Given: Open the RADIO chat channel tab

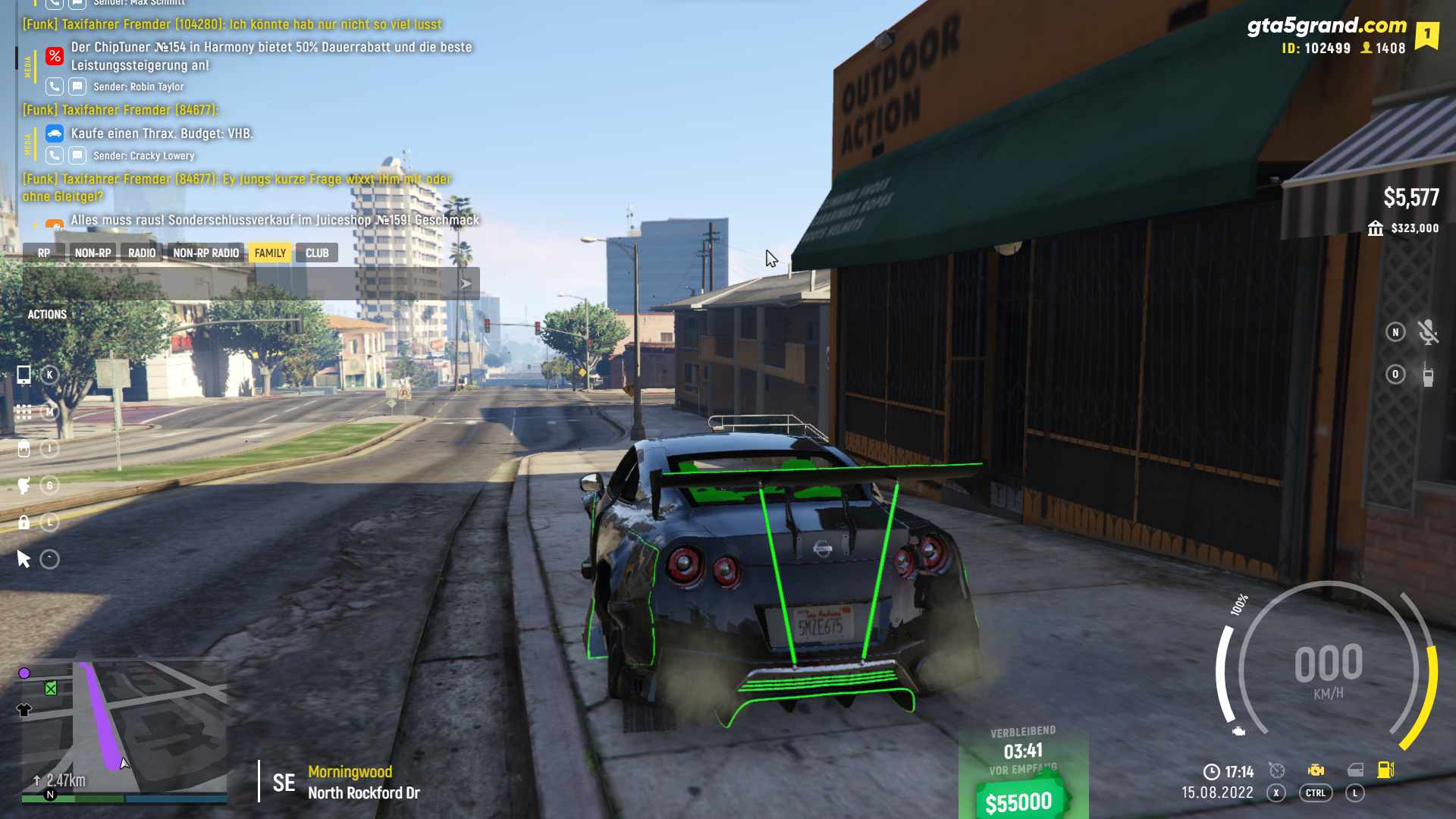Looking at the screenshot, I should [x=142, y=253].
